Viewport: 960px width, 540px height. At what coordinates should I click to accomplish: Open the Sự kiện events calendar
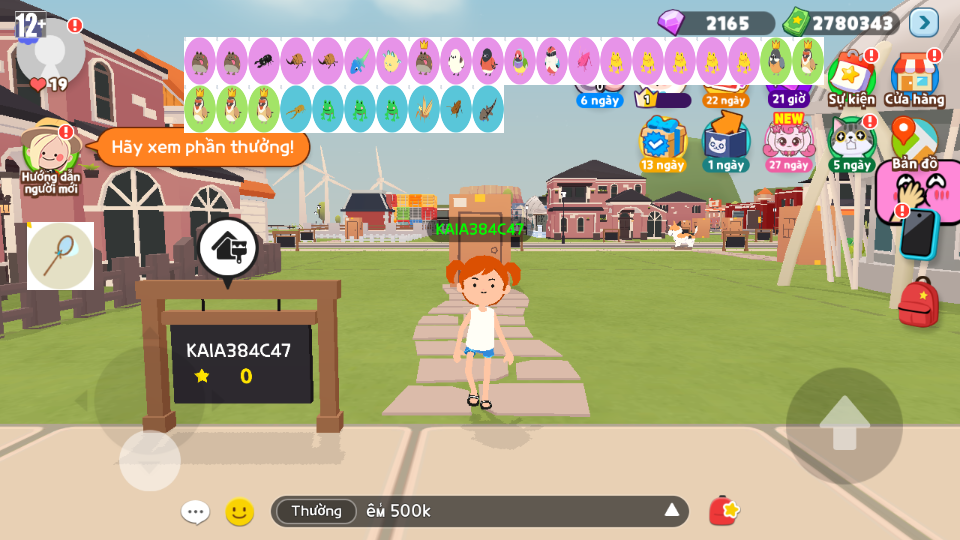pyautogui.click(x=851, y=78)
